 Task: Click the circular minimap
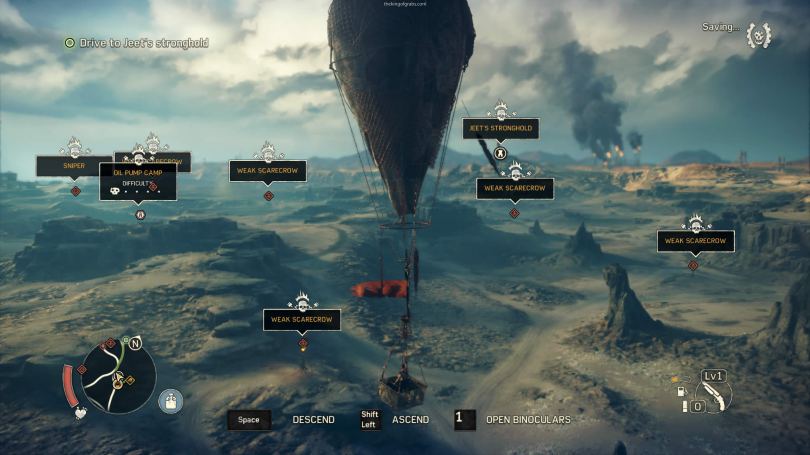click(x=118, y=375)
